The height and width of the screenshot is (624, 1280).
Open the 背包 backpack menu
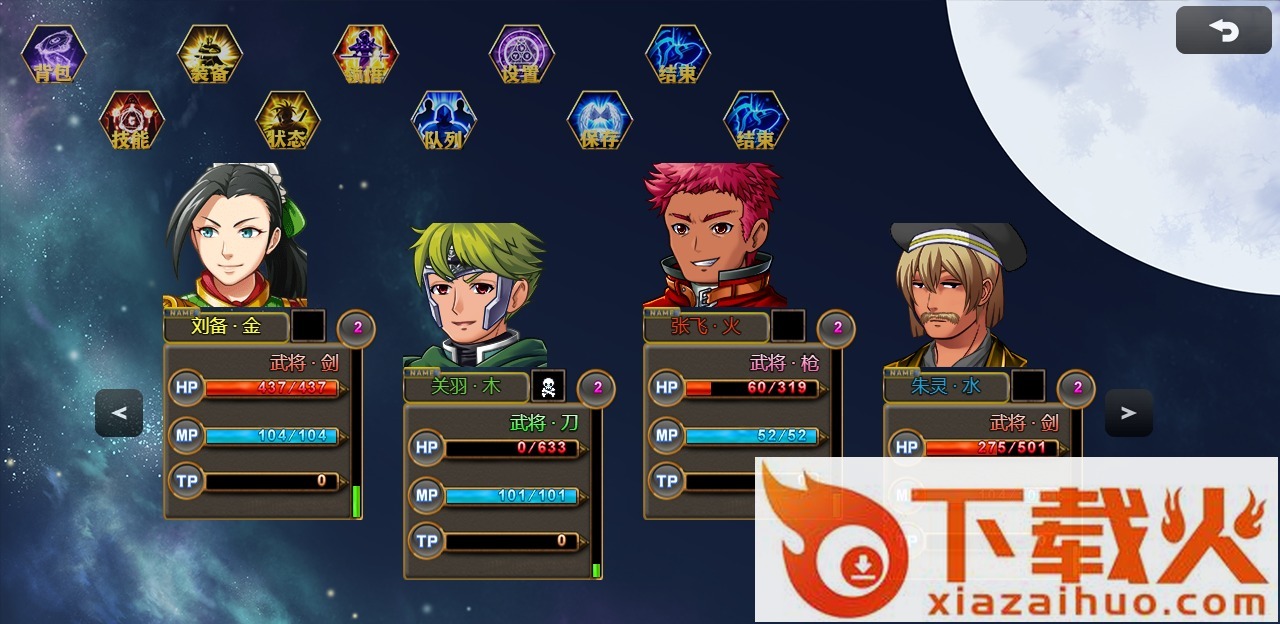pyautogui.click(x=54, y=54)
